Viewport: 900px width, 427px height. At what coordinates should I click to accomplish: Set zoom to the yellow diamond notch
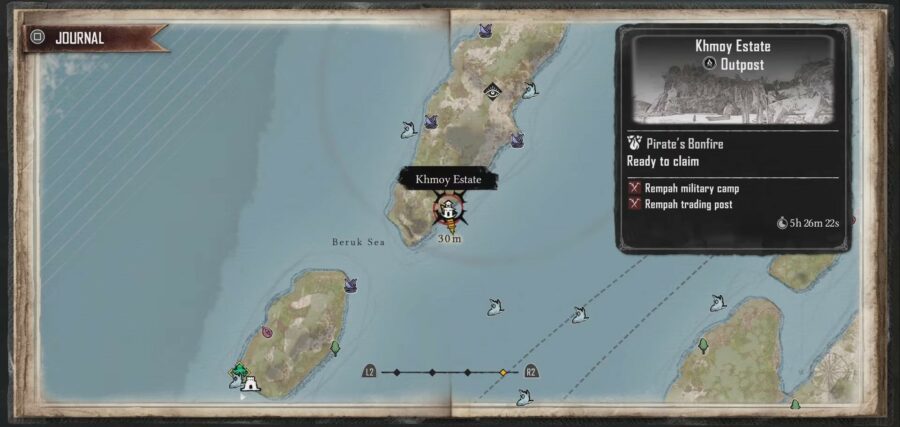click(x=503, y=372)
